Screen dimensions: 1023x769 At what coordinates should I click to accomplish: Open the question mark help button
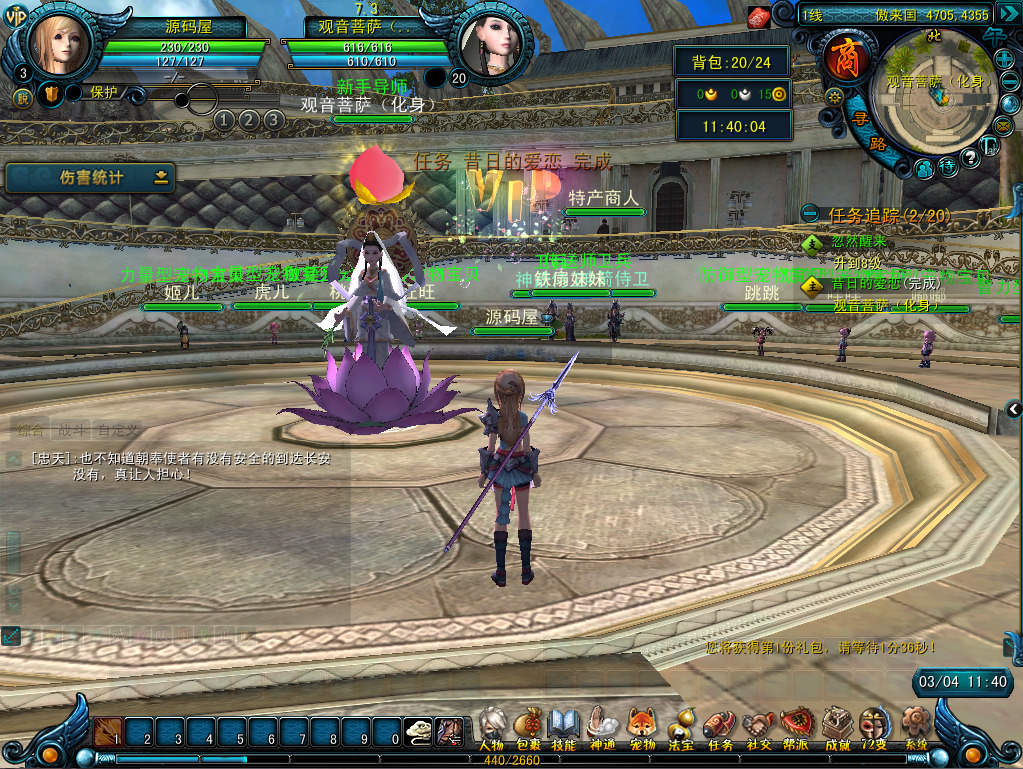coord(970,158)
